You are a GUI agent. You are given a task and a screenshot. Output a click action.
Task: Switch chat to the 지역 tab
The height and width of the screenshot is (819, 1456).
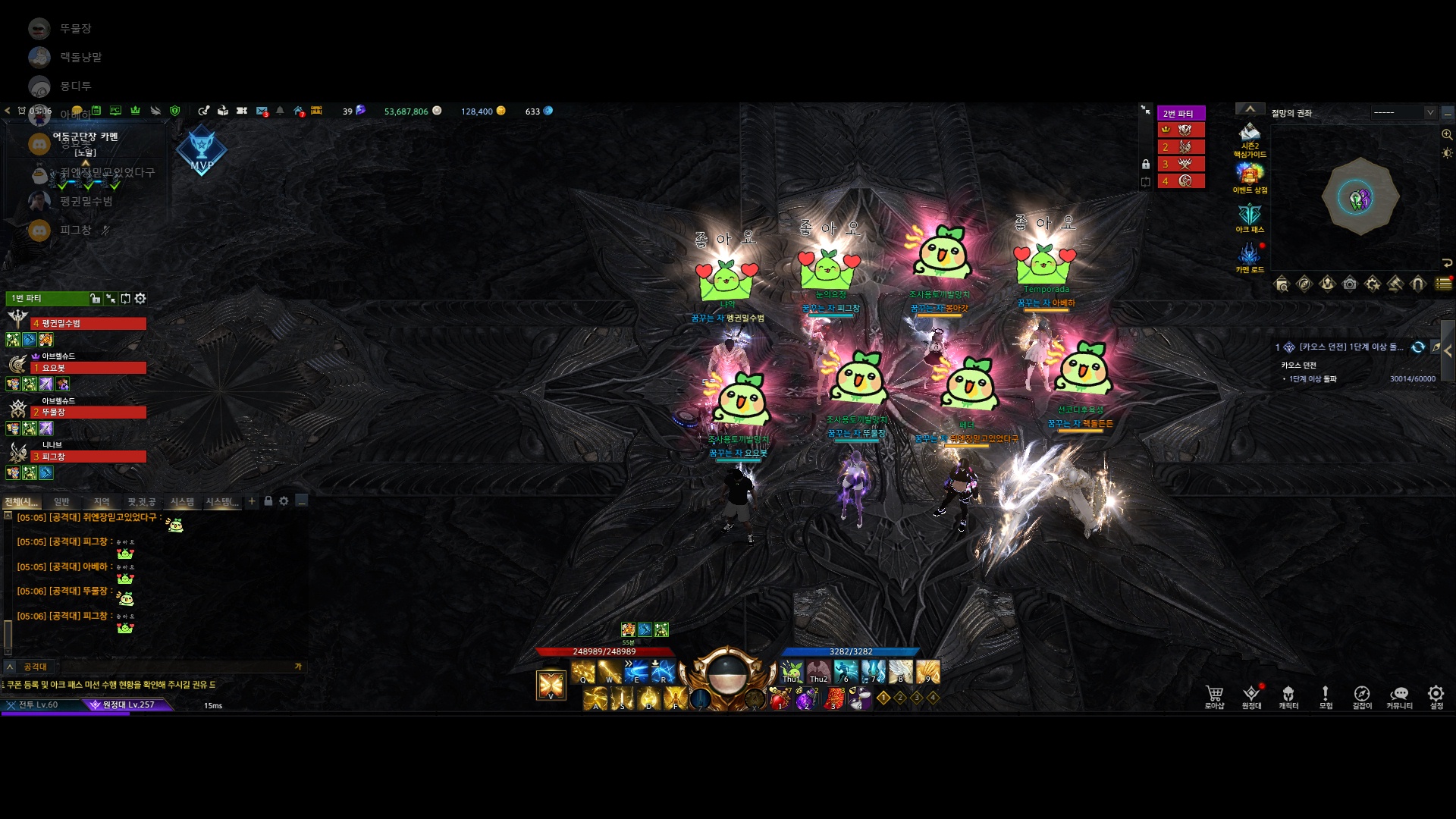coord(102,501)
